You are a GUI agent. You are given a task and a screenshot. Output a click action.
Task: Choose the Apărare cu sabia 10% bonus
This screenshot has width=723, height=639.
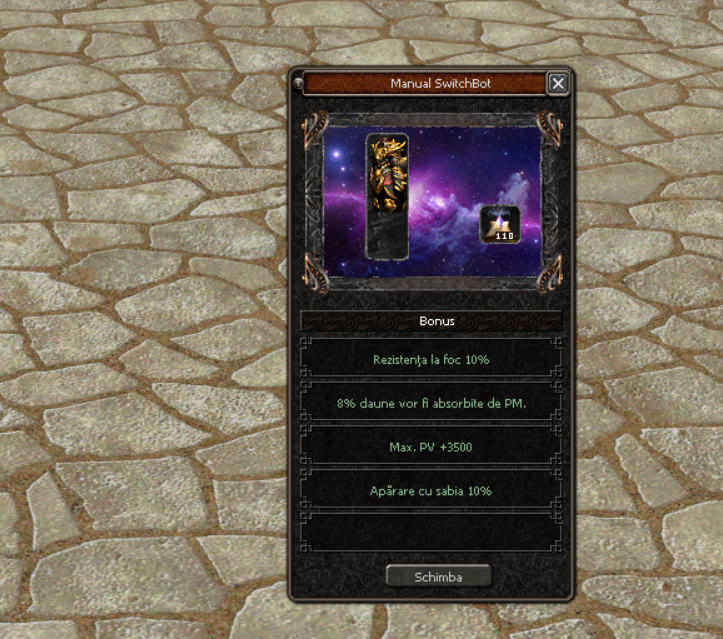[430, 491]
